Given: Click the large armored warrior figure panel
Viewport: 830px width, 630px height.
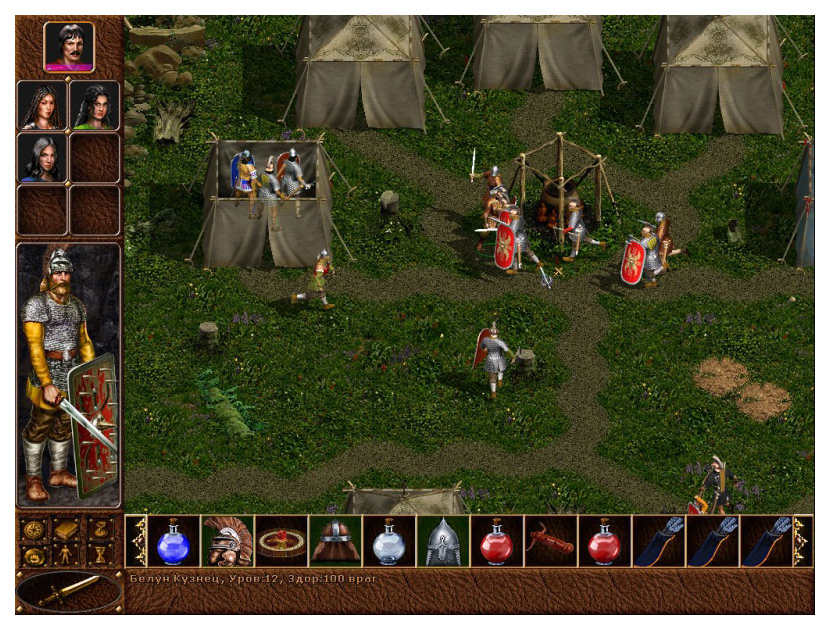Looking at the screenshot, I should [x=69, y=375].
